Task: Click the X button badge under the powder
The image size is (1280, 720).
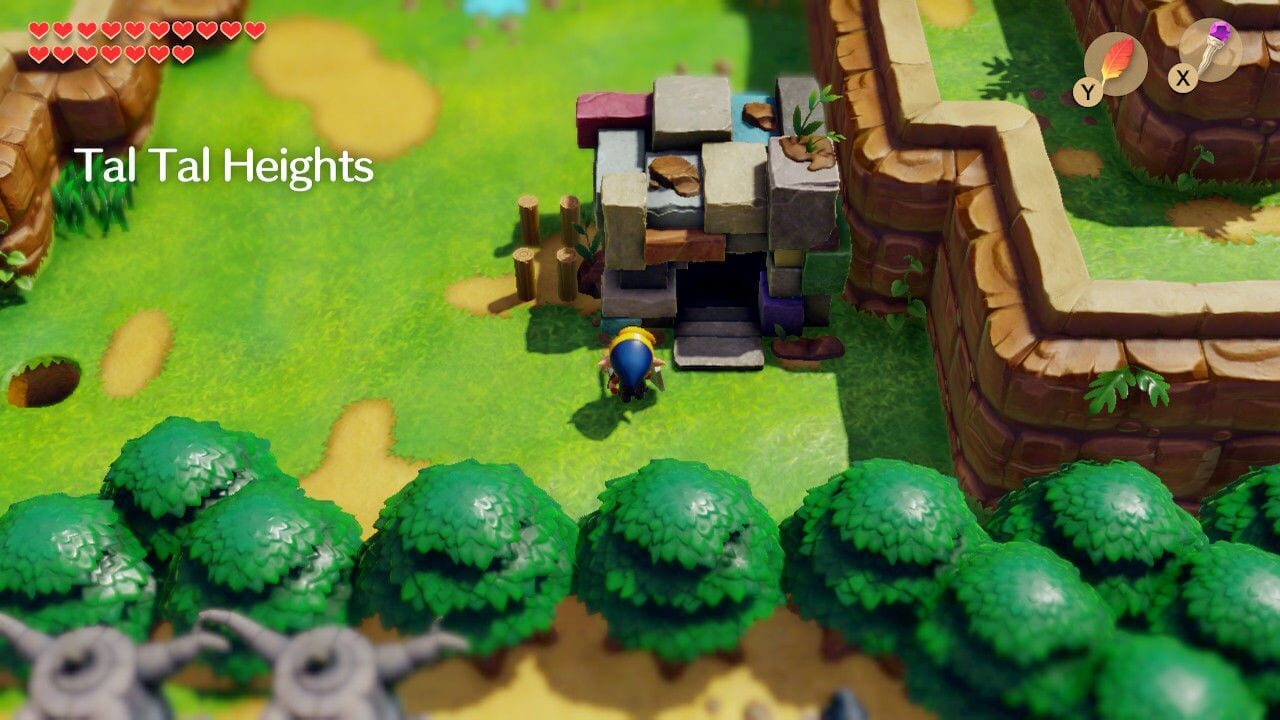Action: (1183, 79)
